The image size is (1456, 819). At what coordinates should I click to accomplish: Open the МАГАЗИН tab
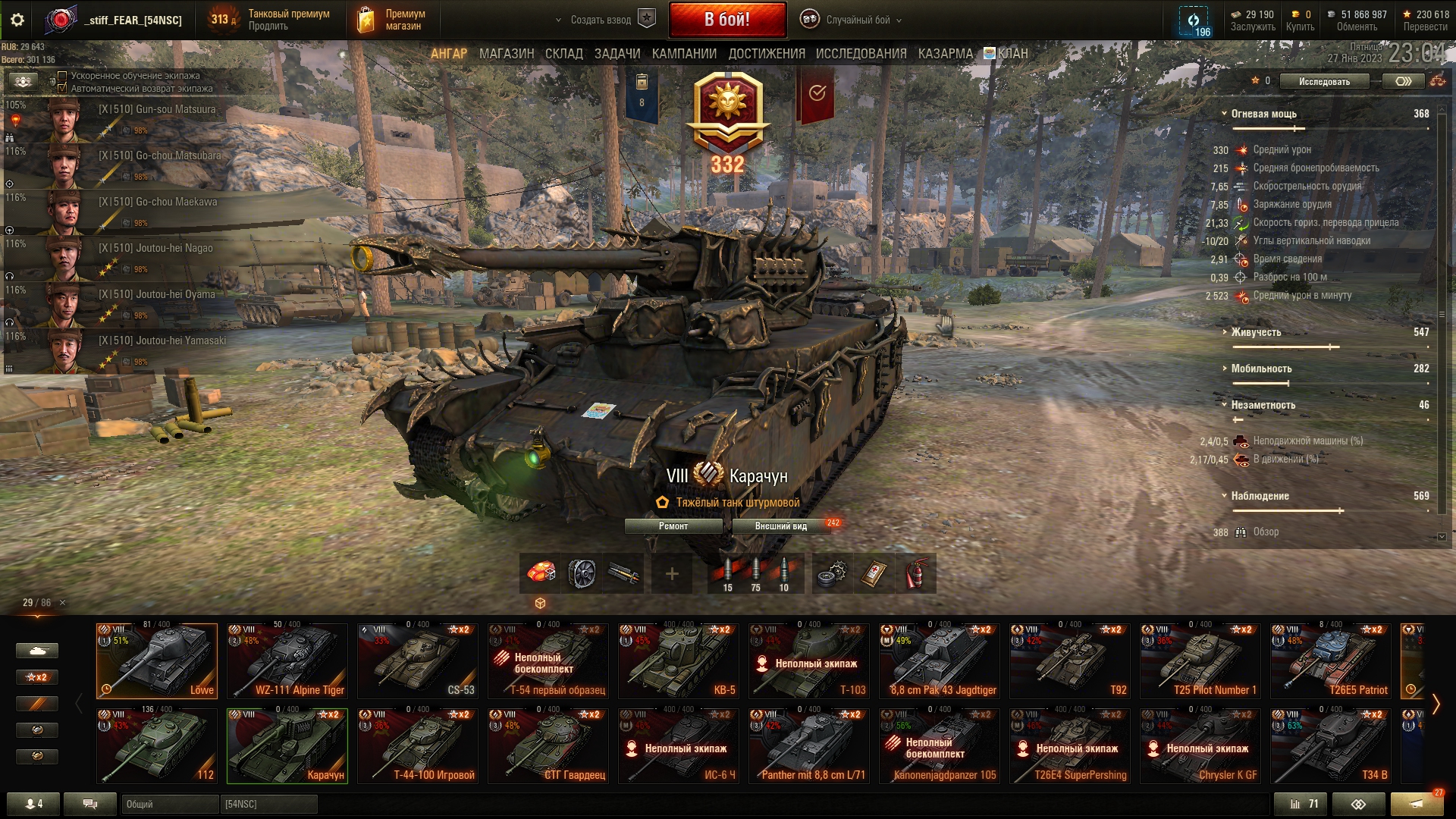[507, 54]
